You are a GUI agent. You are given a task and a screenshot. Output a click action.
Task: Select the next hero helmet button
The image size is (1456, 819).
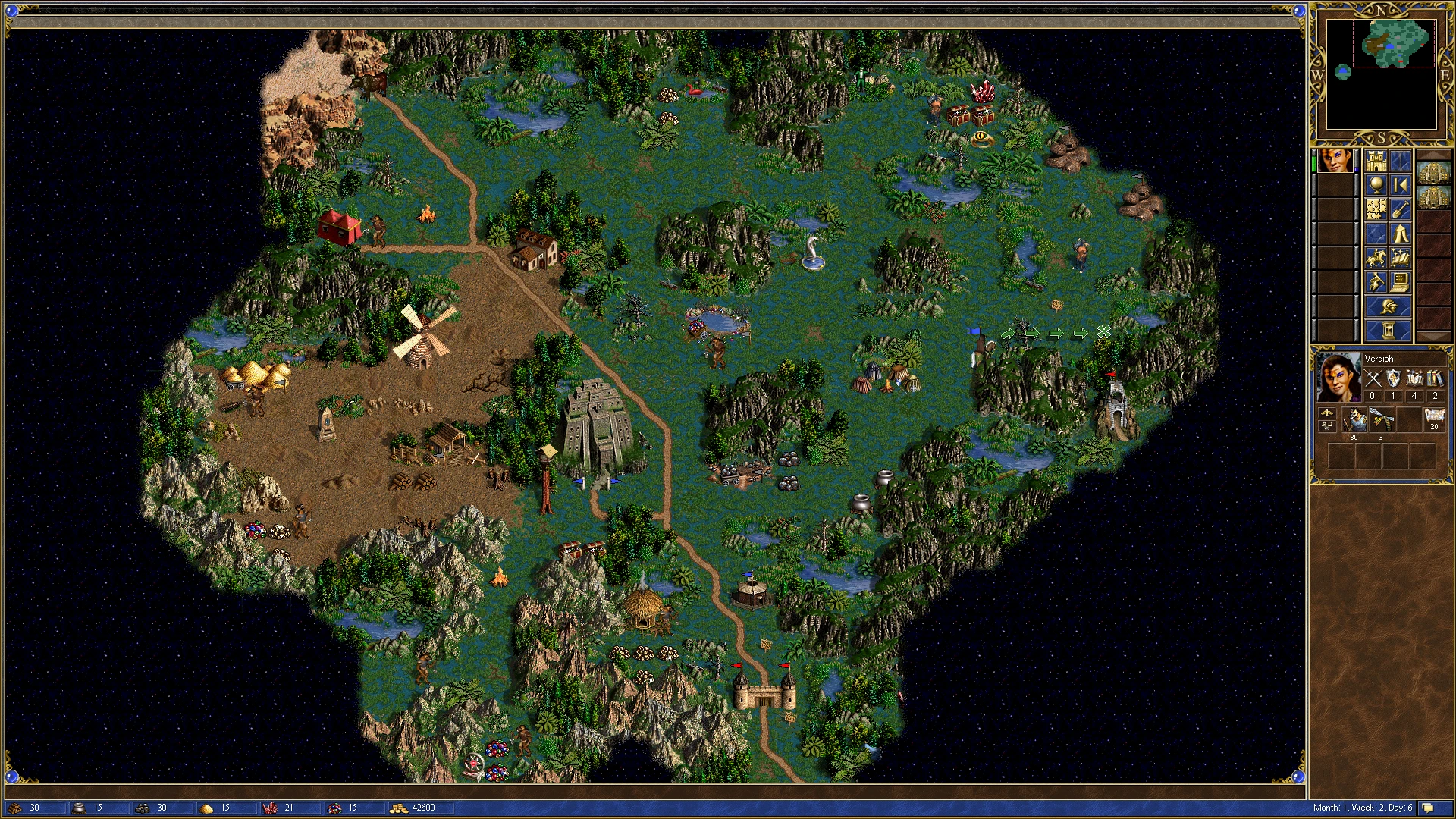coord(1388,306)
